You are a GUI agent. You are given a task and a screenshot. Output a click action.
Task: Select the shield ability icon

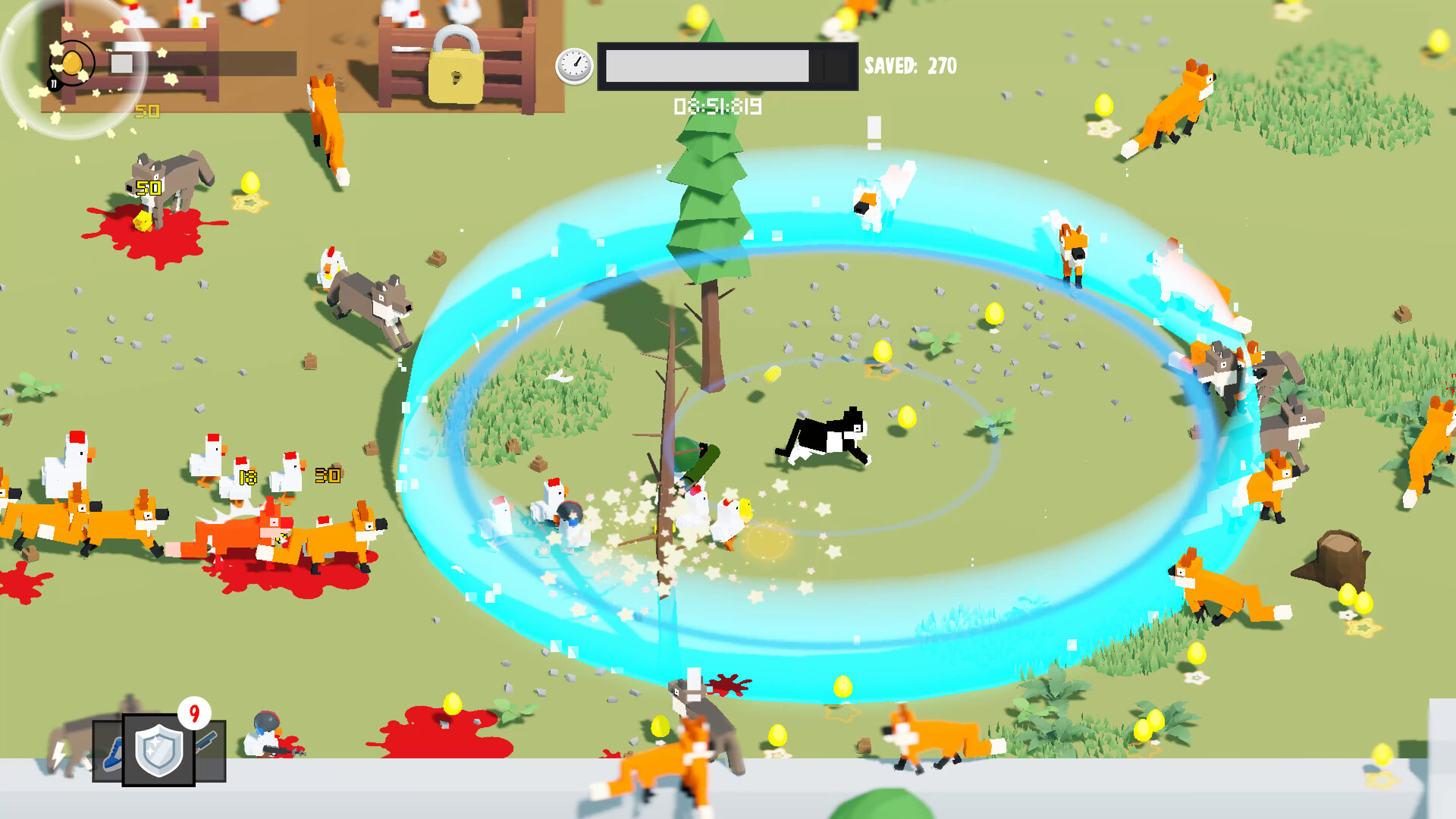pos(159,749)
